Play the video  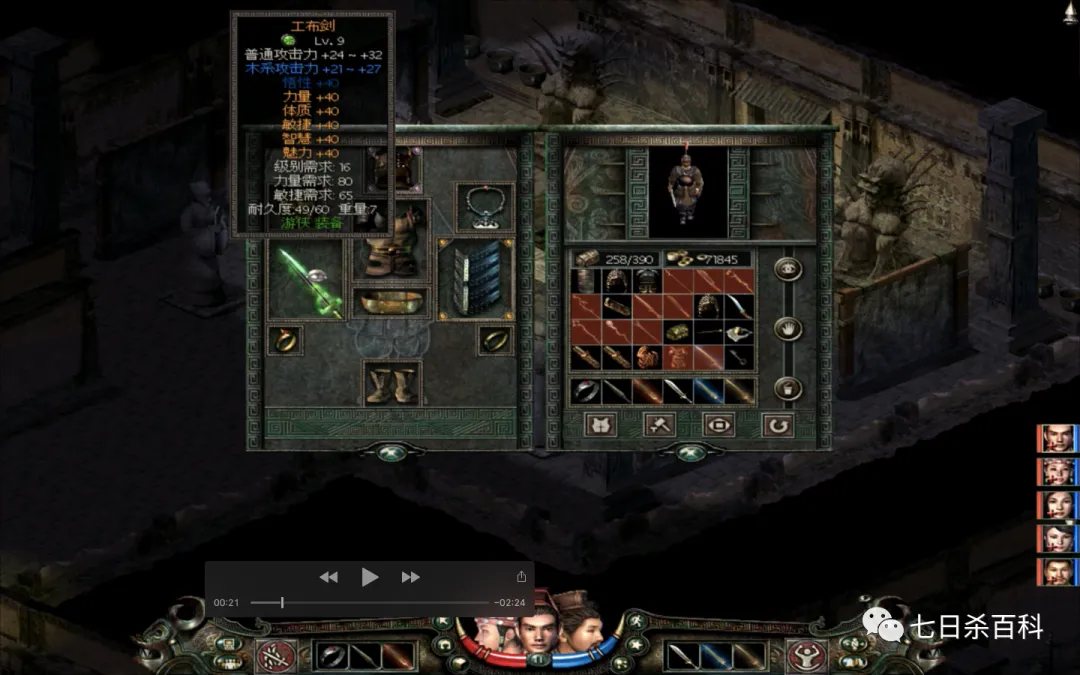pyautogui.click(x=370, y=577)
